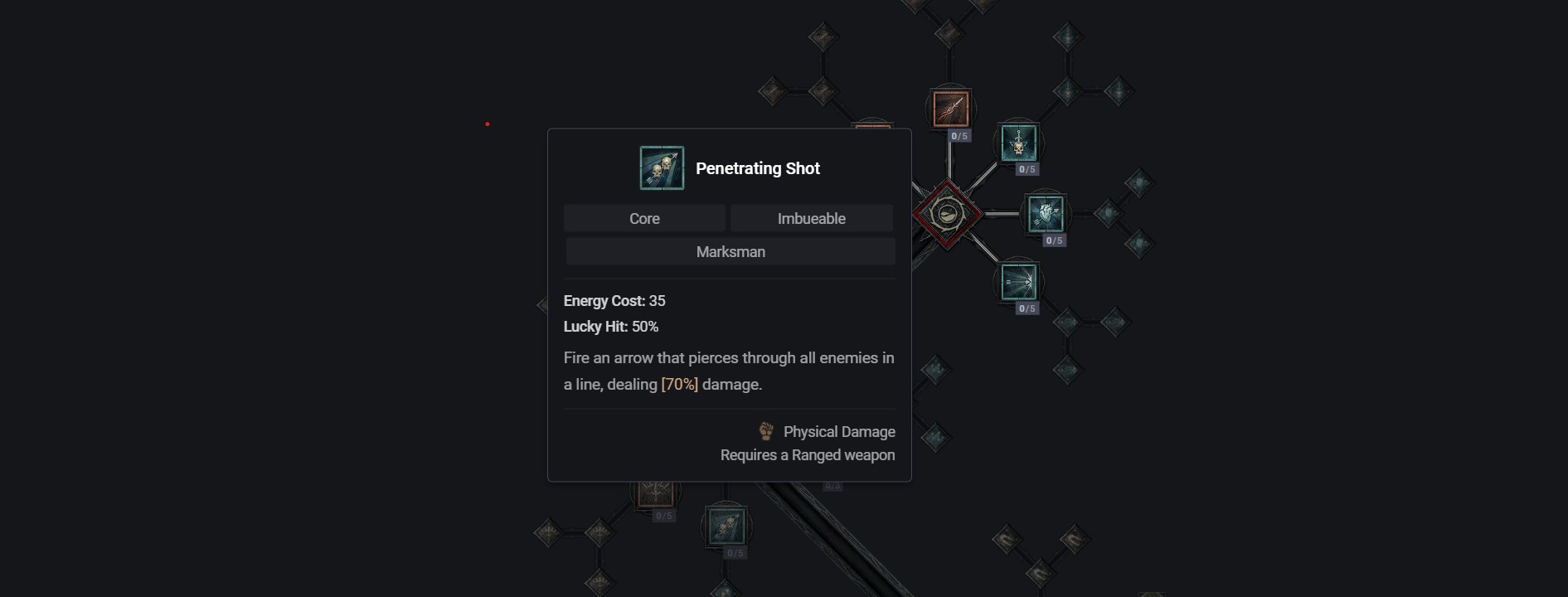Click the red Core cluster rosette node
This screenshot has width=1568, height=597.
tap(949, 213)
